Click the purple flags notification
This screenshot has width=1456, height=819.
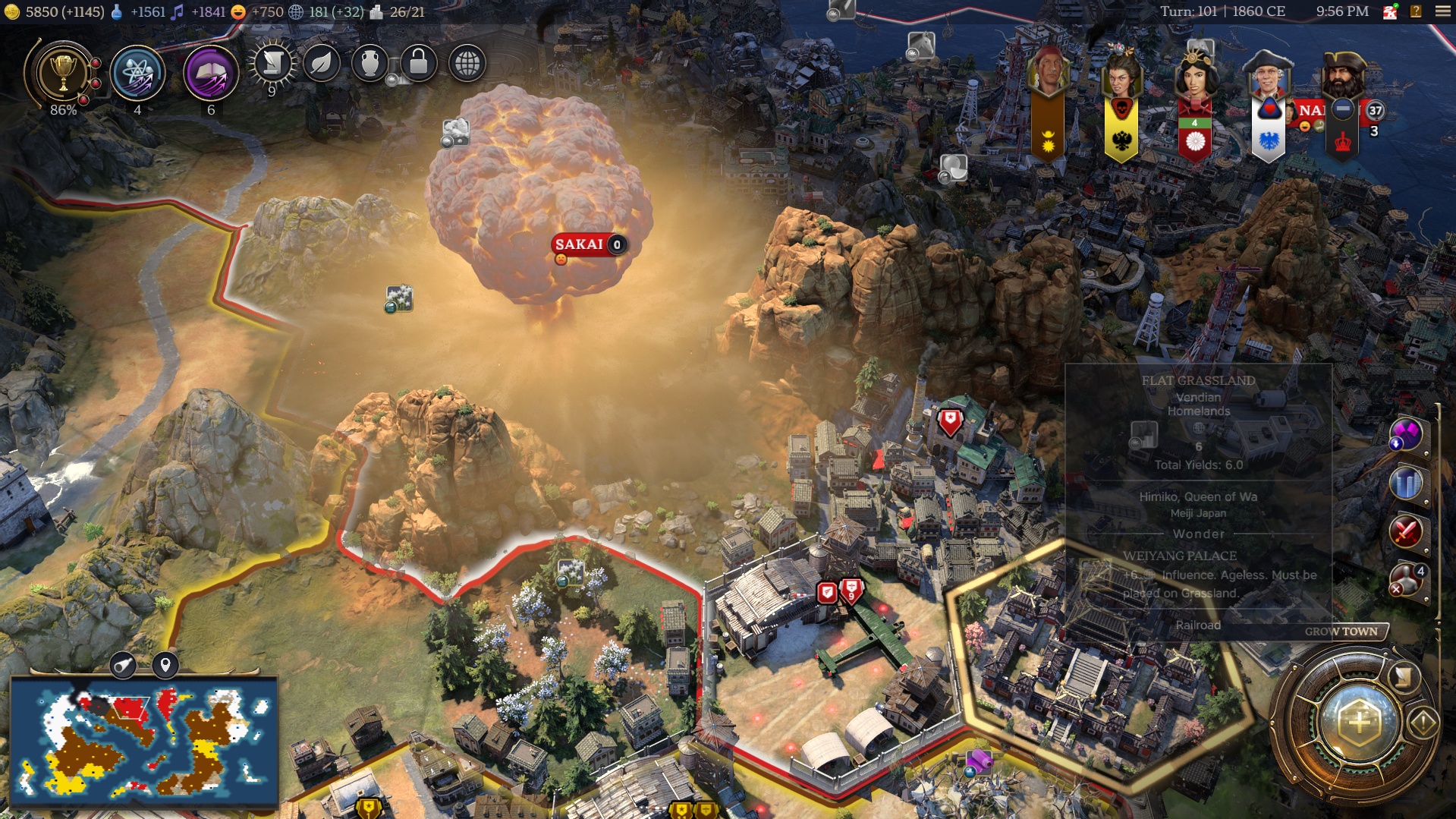[x=1406, y=435]
